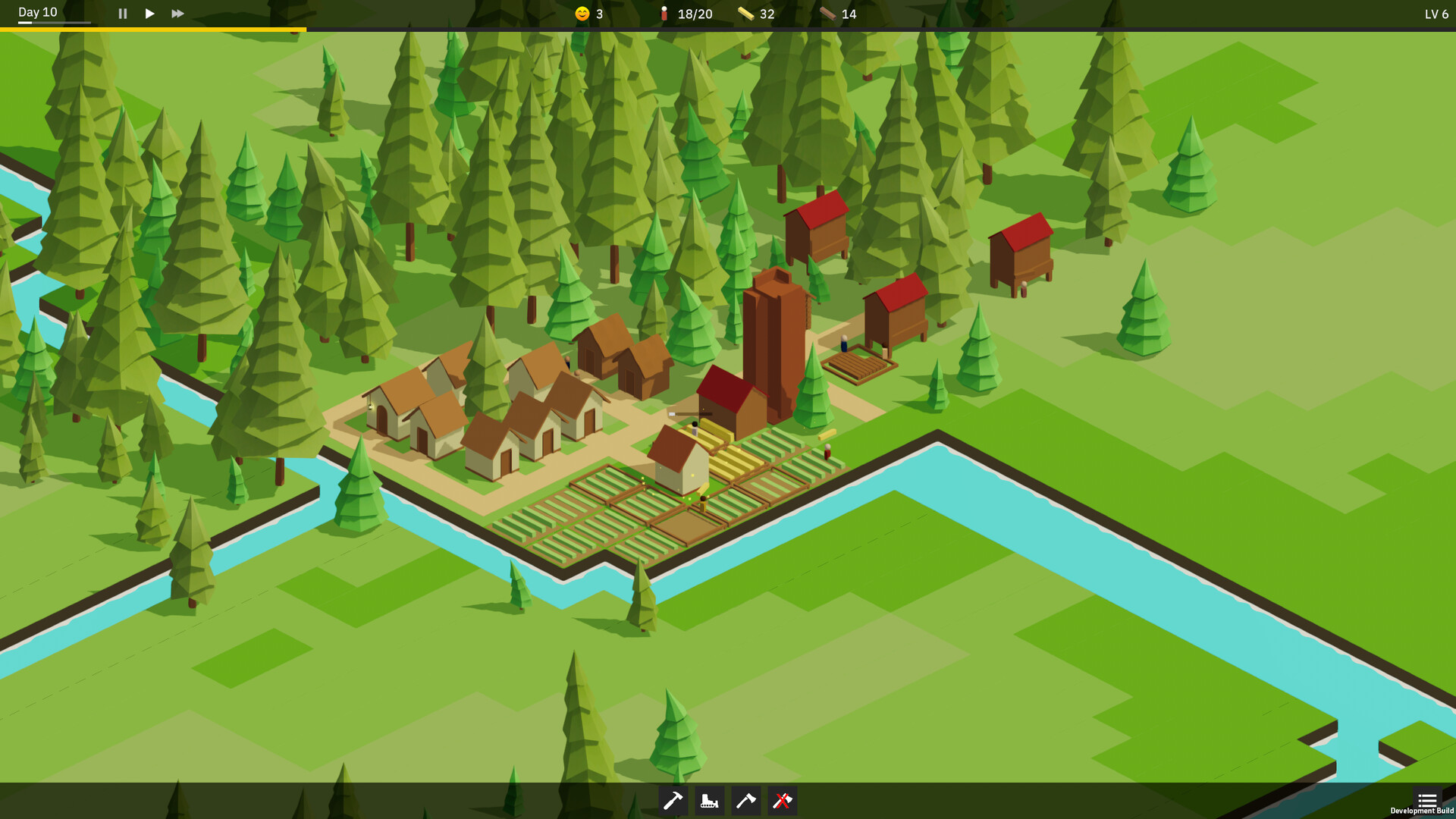Click the happiness smiley counter
Viewport: 1456px width, 819px height.
coord(582,13)
